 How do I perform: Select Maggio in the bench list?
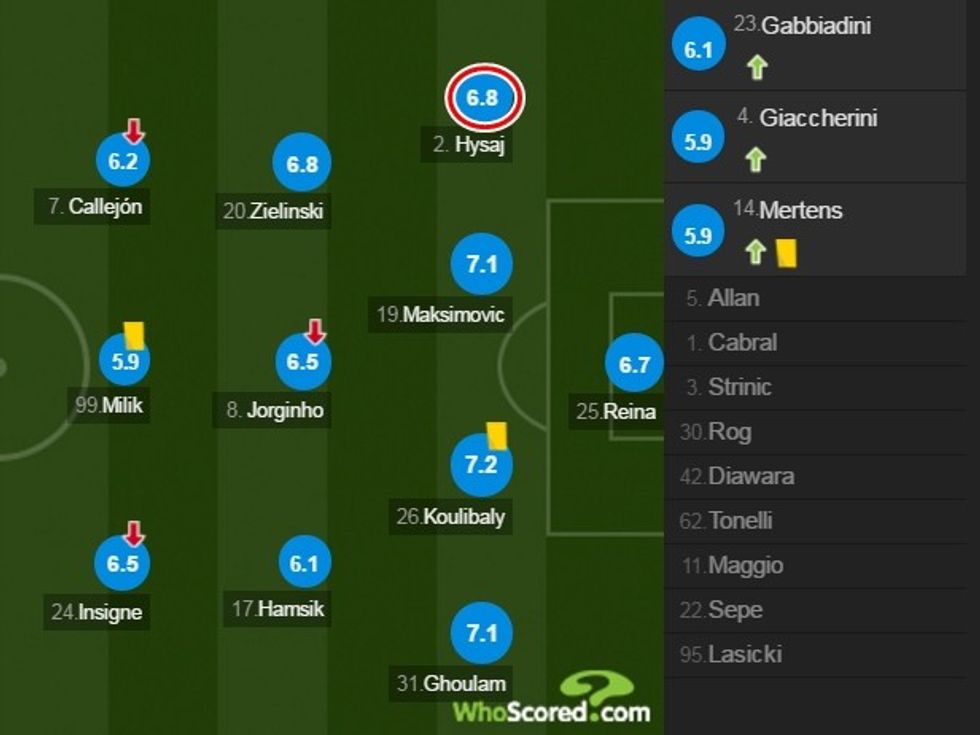click(x=745, y=566)
